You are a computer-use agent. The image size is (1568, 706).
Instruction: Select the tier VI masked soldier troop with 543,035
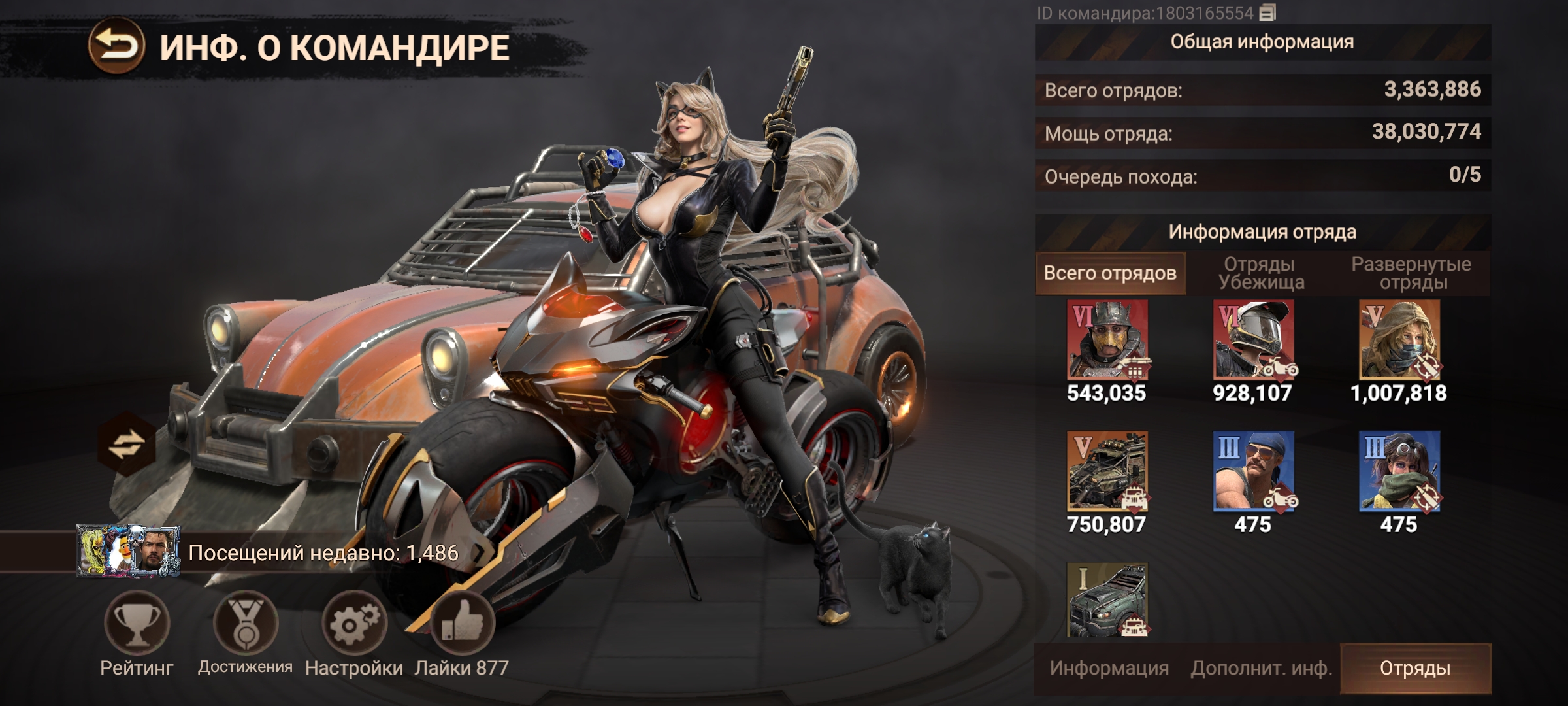tap(1107, 340)
